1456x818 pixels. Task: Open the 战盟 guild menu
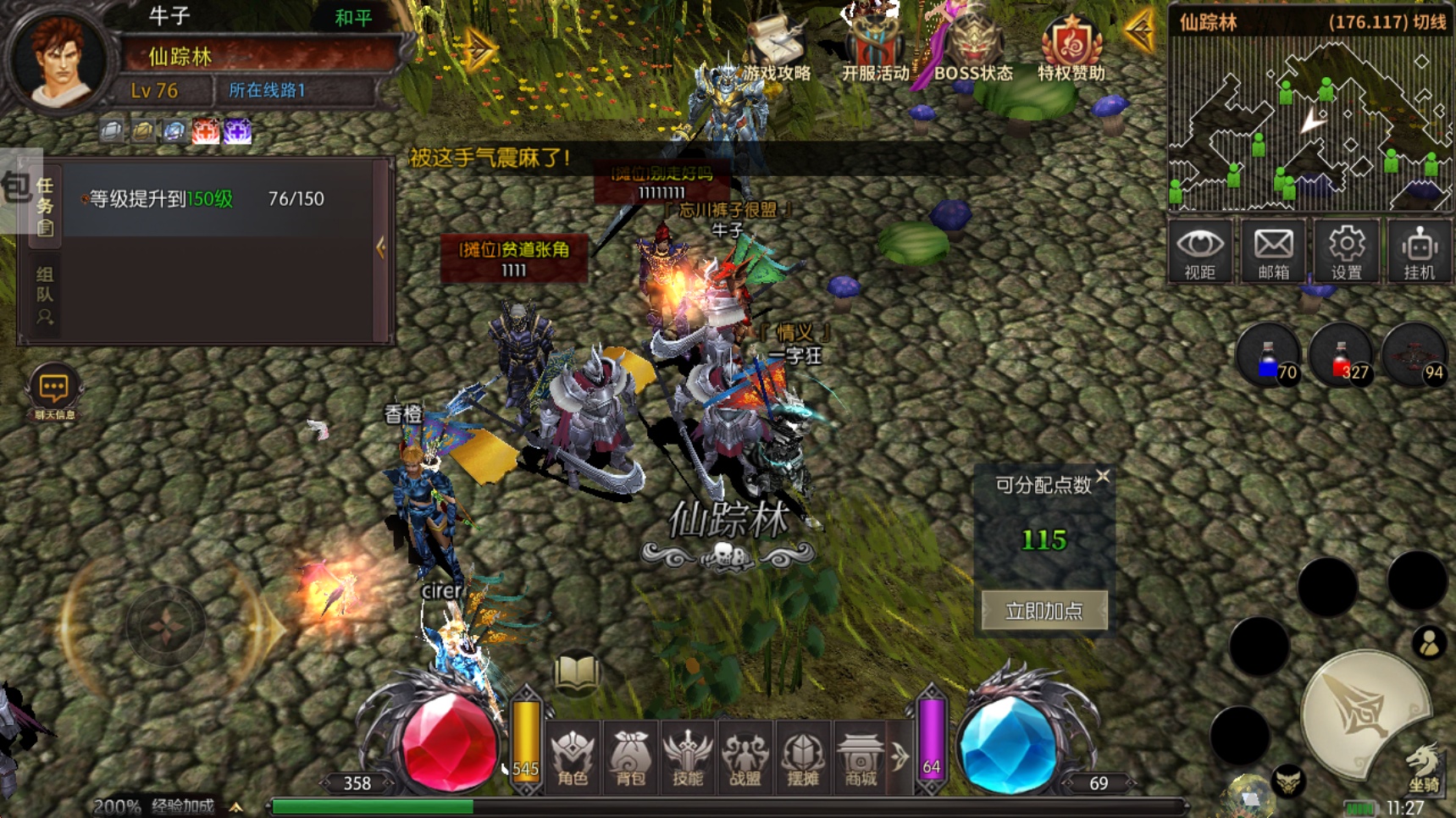[745, 756]
